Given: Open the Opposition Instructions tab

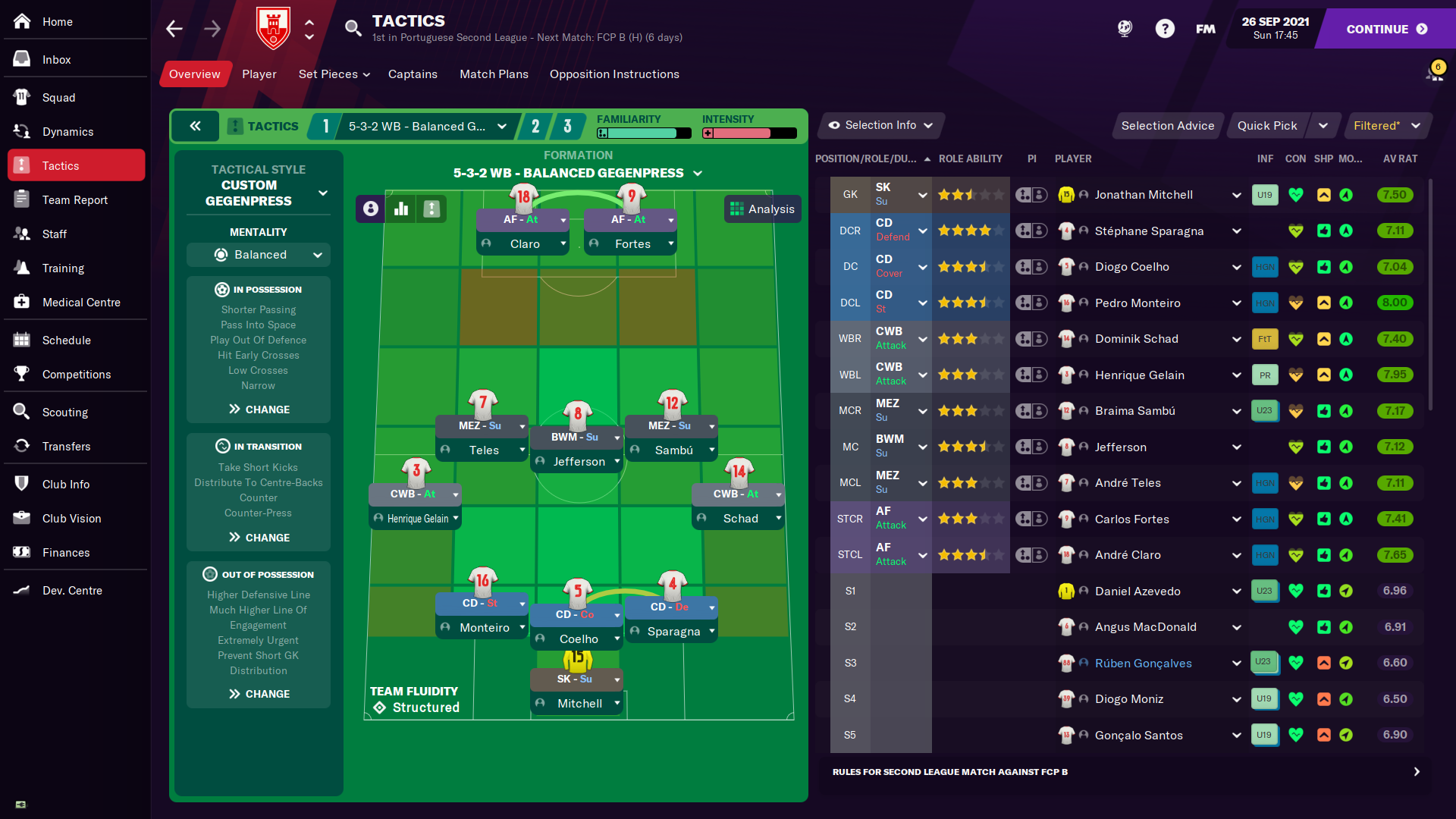Looking at the screenshot, I should coord(614,74).
